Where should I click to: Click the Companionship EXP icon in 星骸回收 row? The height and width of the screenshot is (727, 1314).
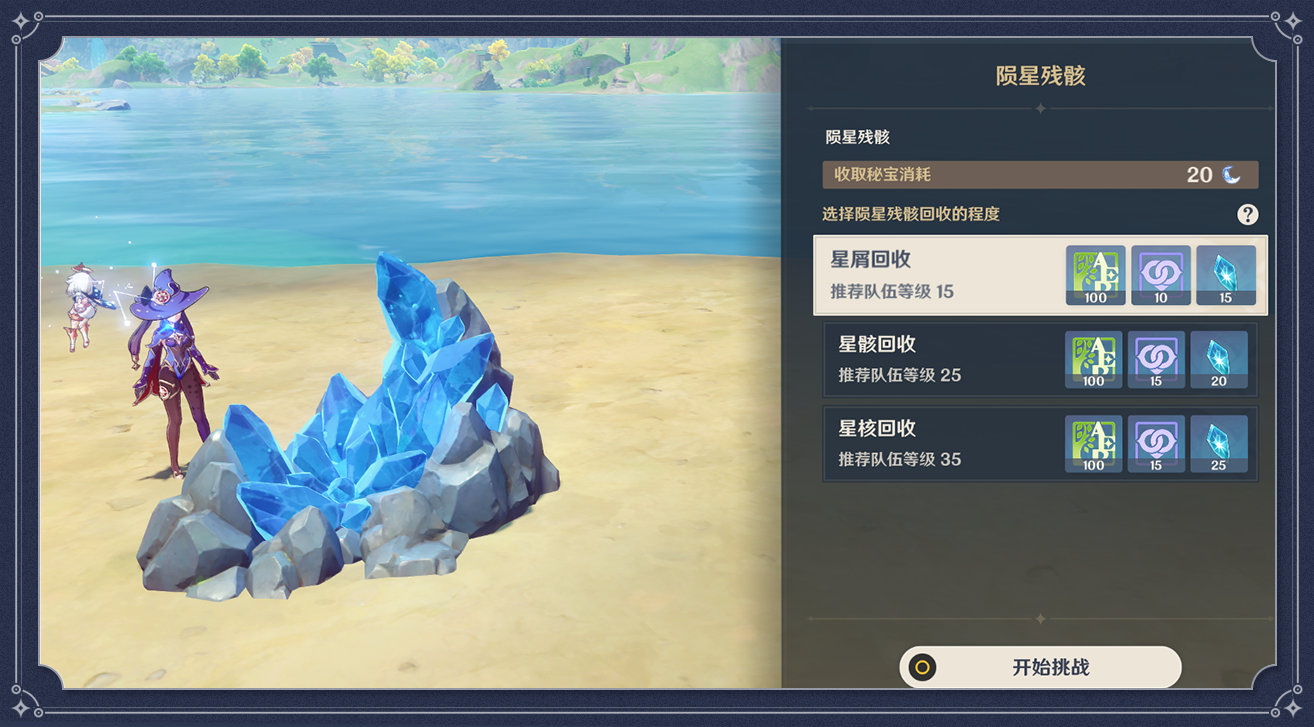pos(1156,358)
